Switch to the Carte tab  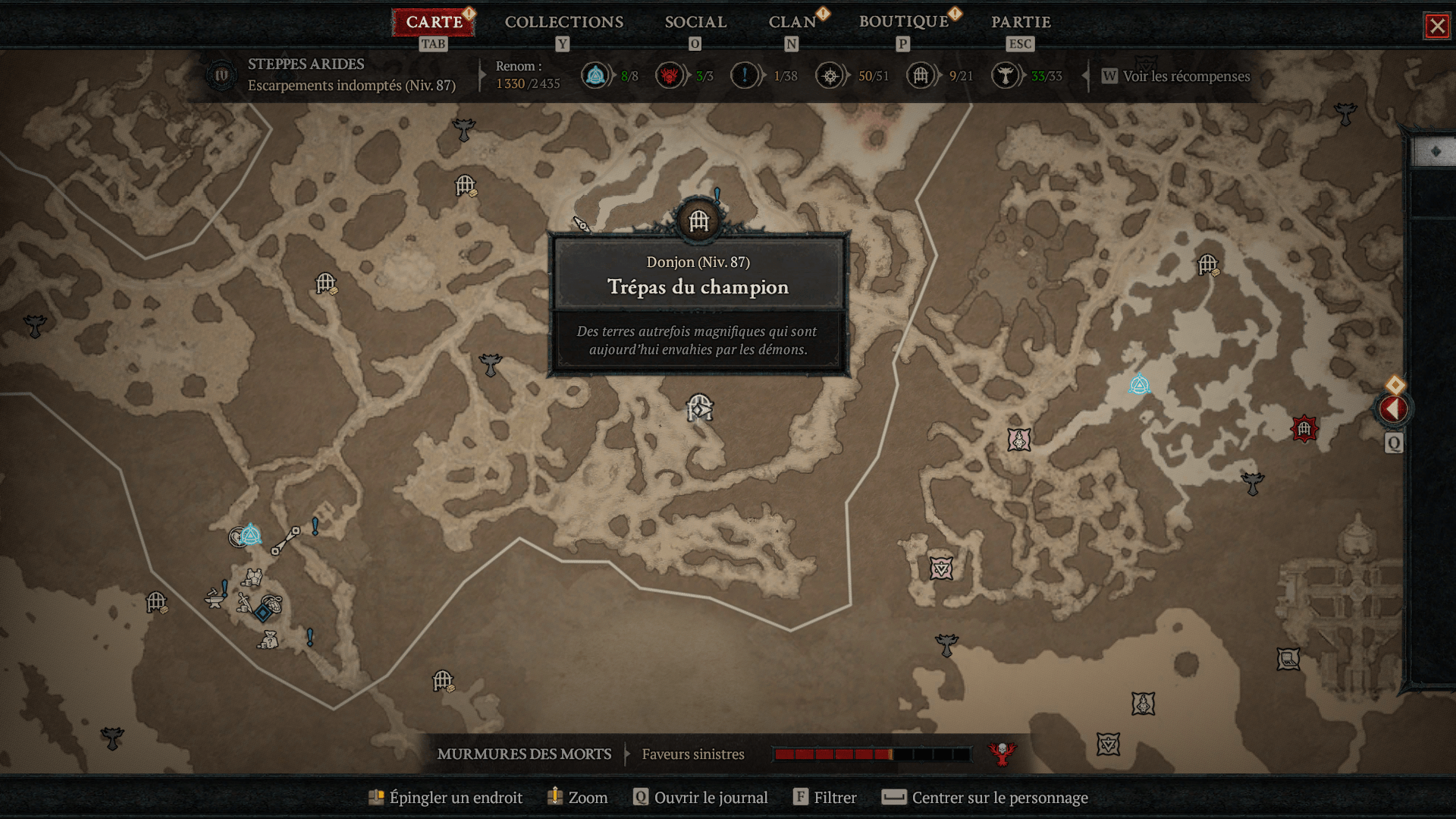(x=434, y=22)
